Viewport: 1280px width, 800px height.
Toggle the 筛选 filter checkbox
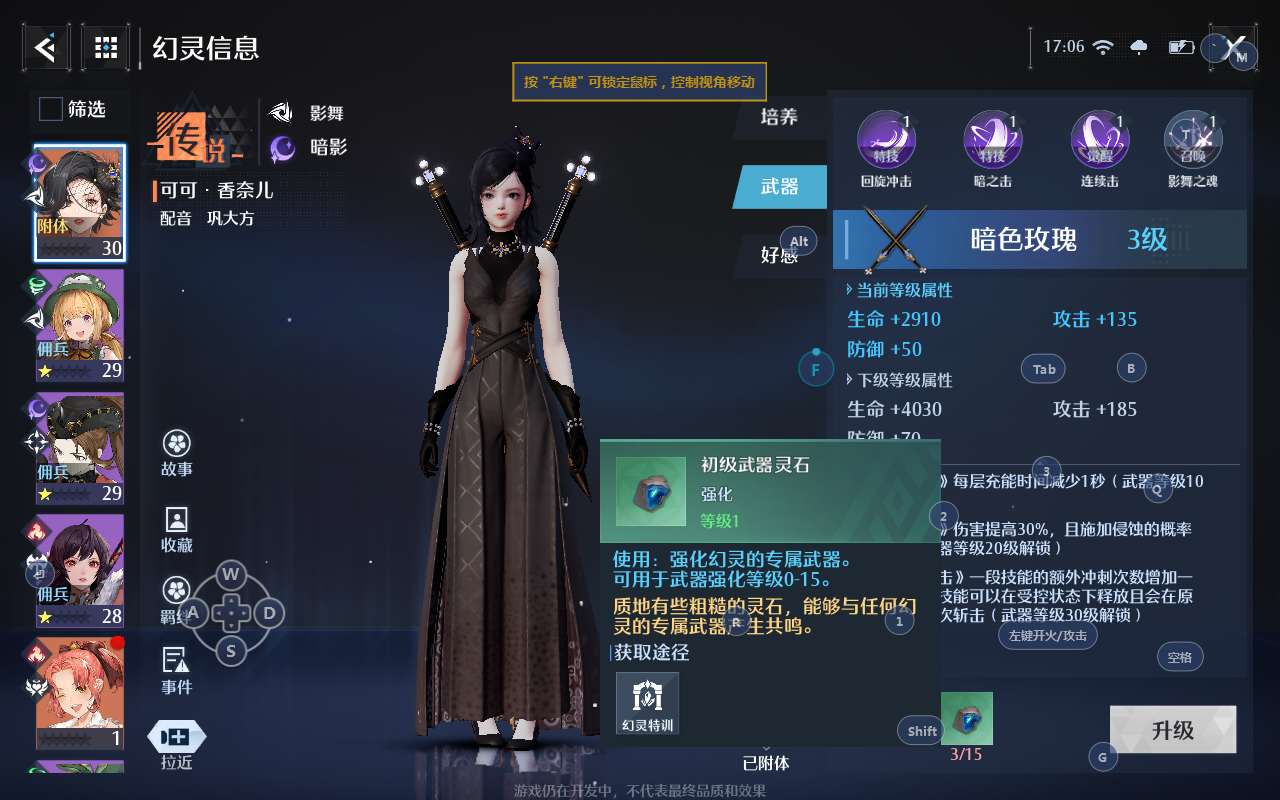pos(51,109)
